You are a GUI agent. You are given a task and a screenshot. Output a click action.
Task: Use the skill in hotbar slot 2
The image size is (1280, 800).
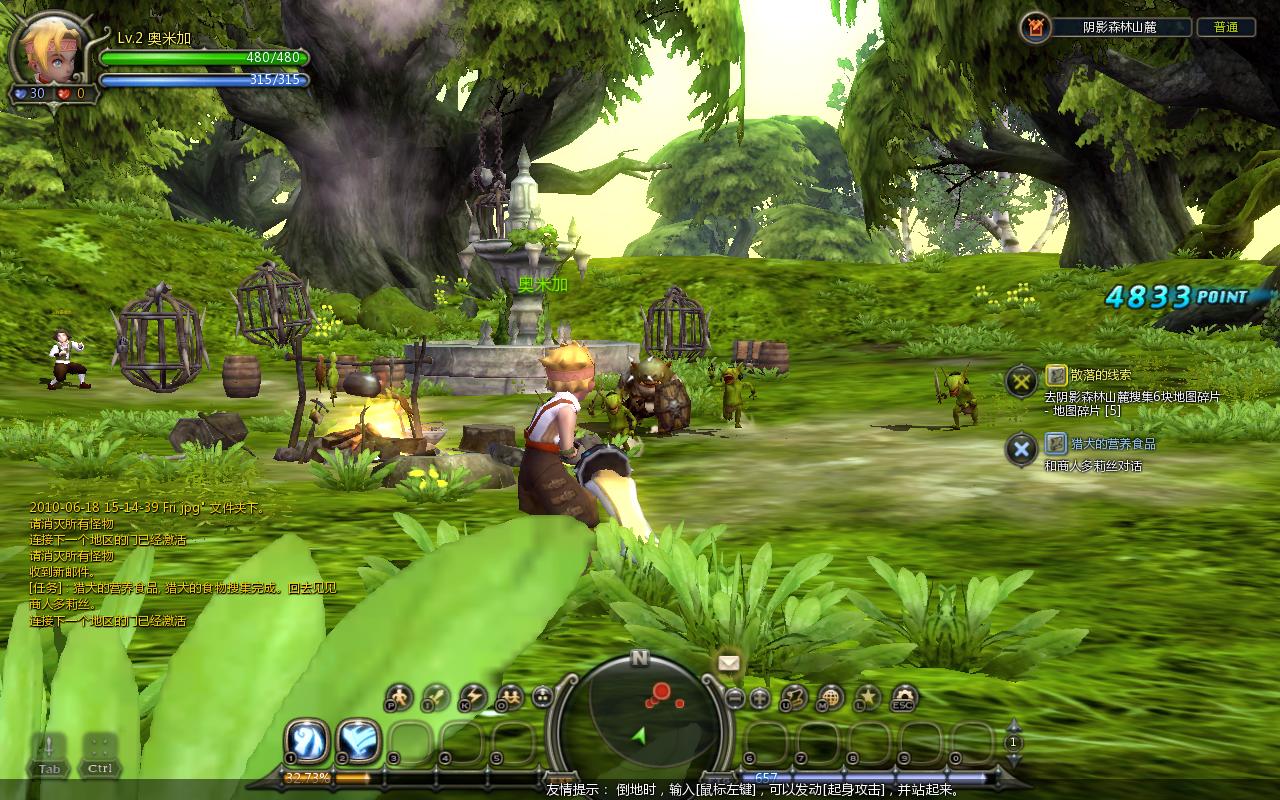[356, 741]
